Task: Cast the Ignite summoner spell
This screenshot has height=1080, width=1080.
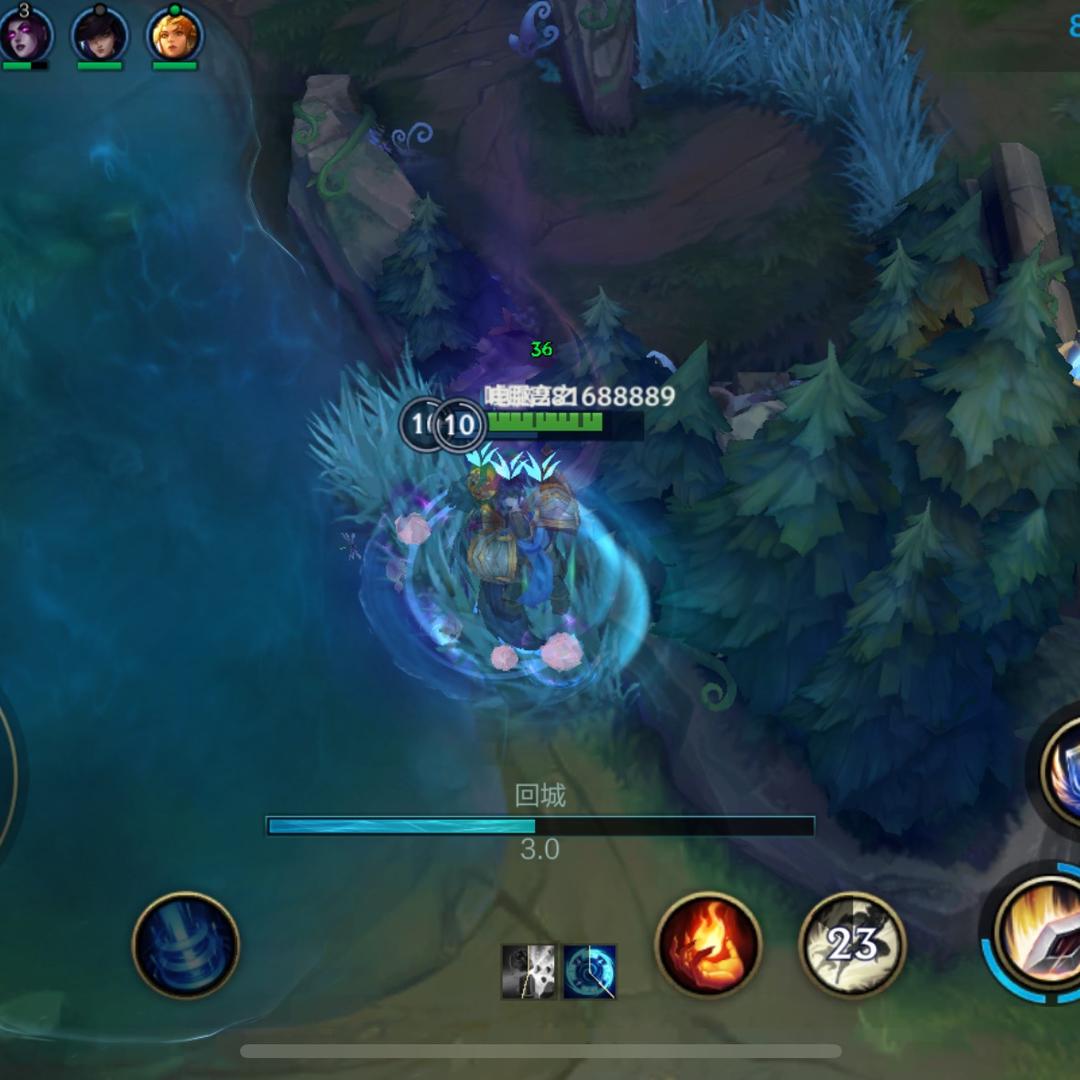Action: pyautogui.click(x=708, y=945)
